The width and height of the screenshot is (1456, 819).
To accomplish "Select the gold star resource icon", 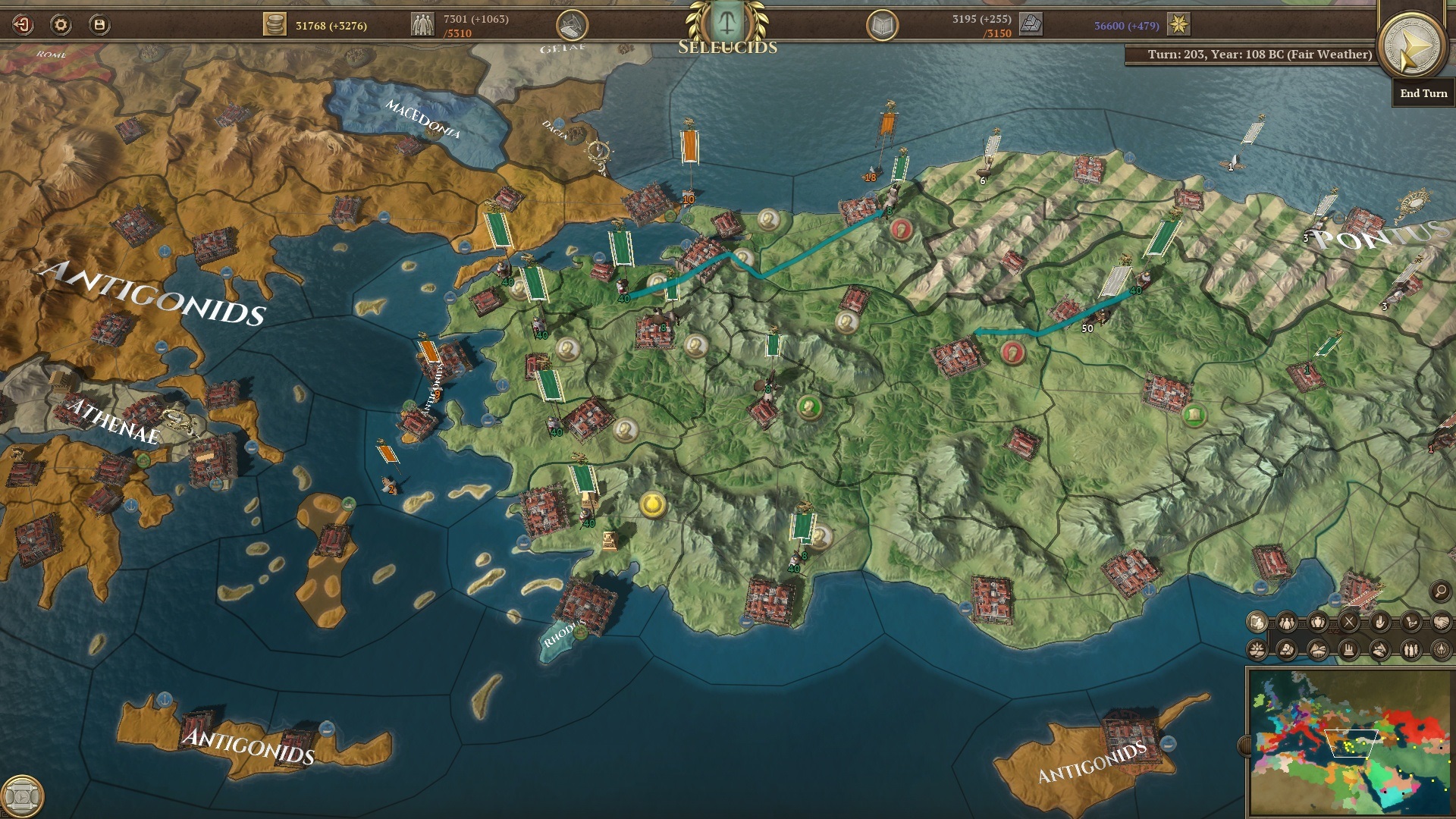I will pos(1178,25).
